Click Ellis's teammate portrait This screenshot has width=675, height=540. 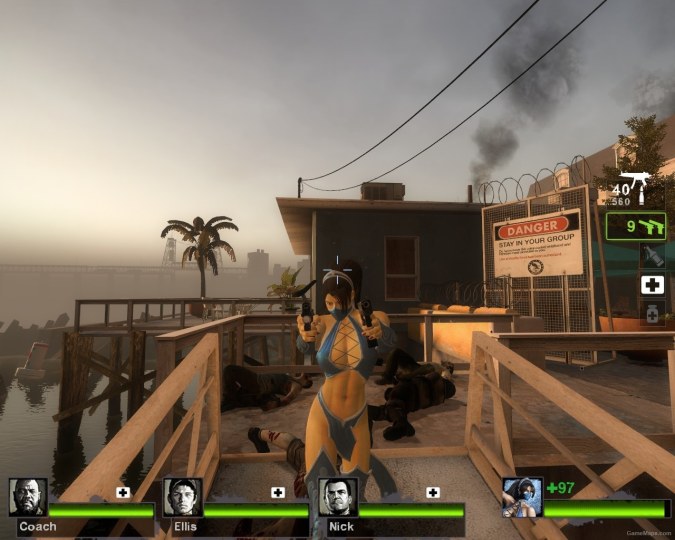click(x=182, y=497)
